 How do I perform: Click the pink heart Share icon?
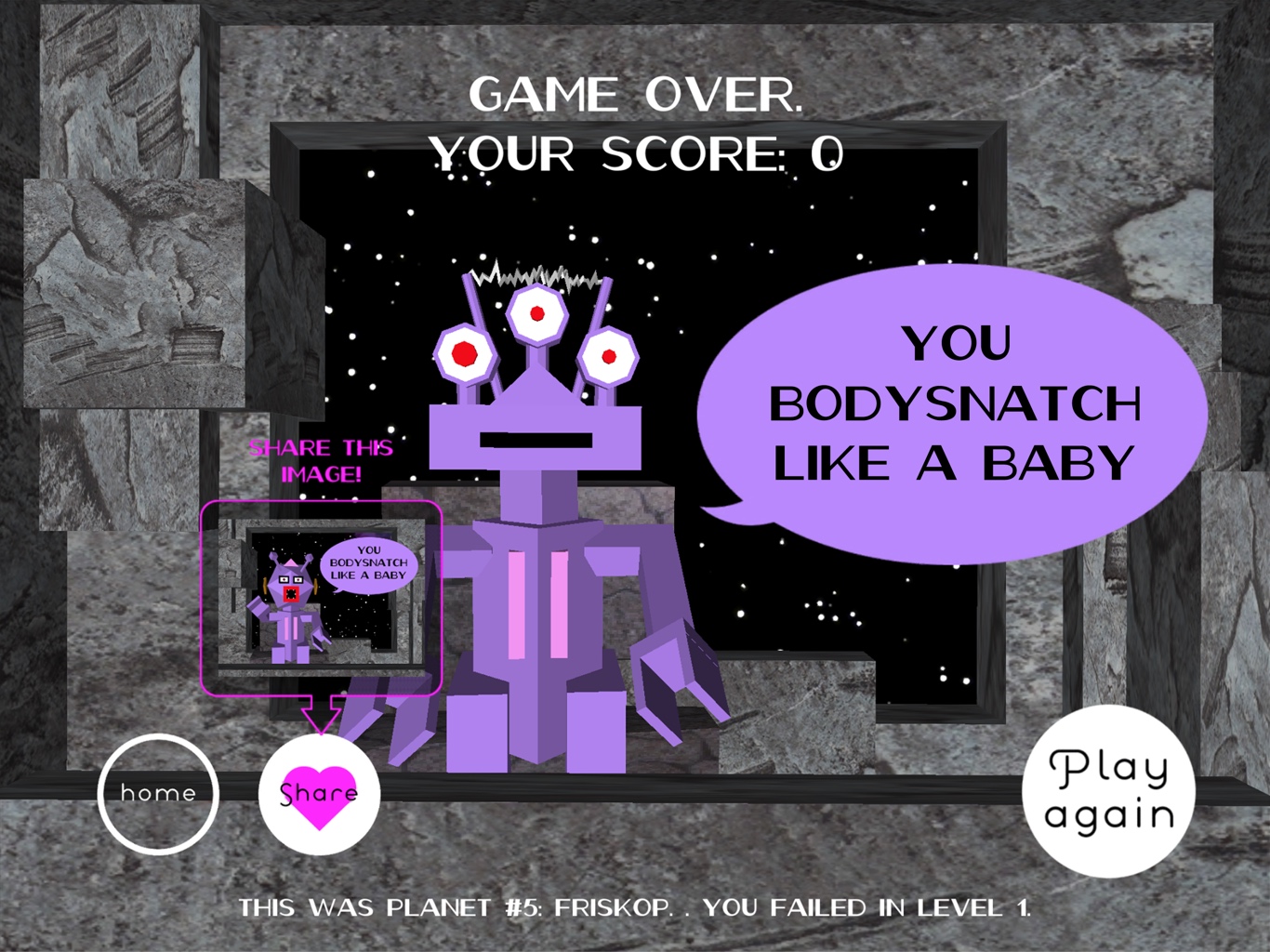[319, 795]
